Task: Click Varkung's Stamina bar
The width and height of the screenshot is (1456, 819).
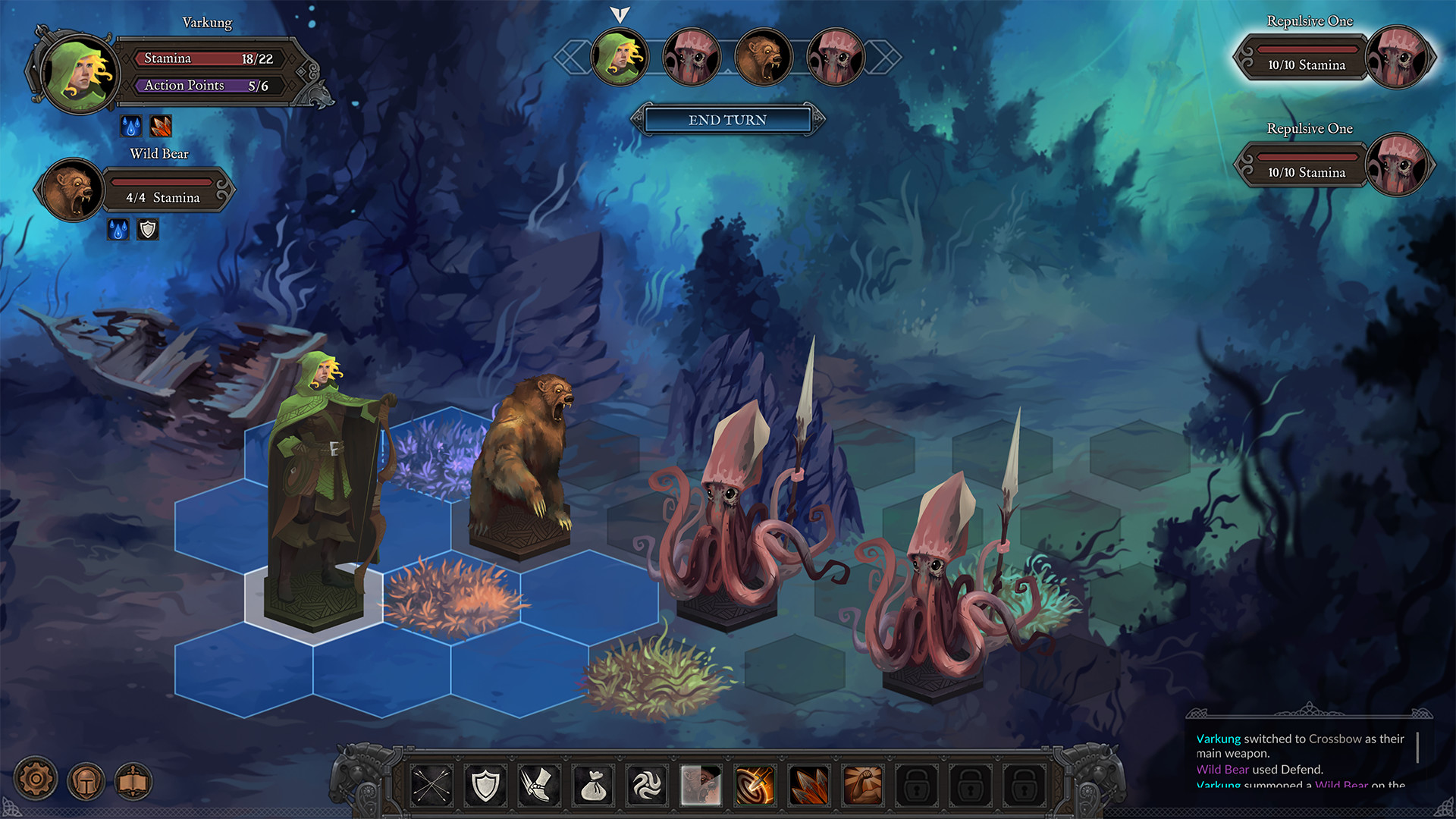Action: (x=206, y=58)
